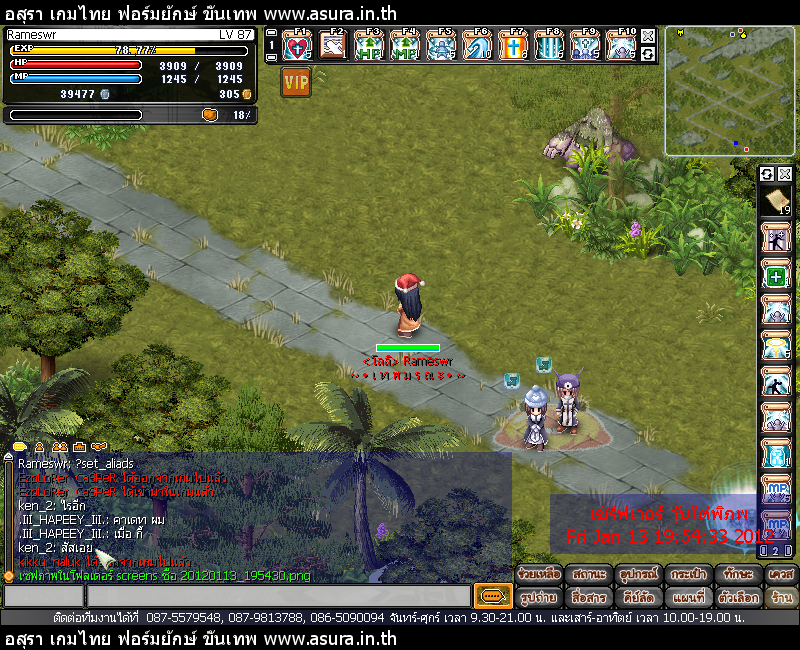
Task: Click the chat text input box
Action: (x=277, y=596)
